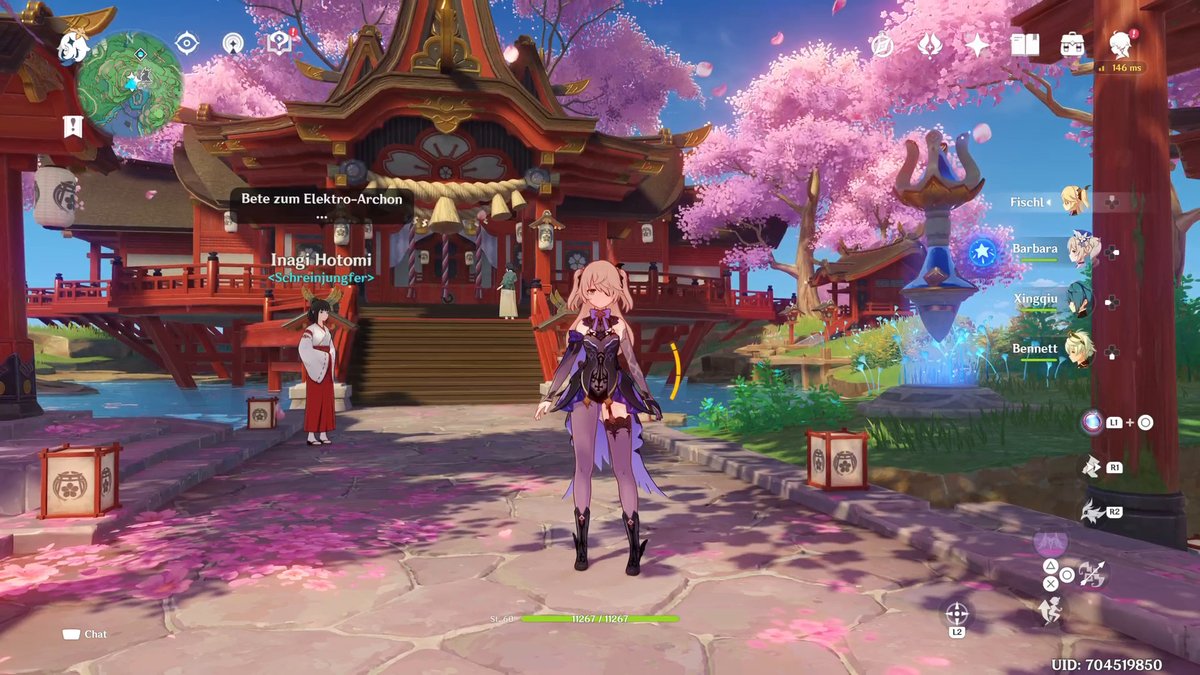The height and width of the screenshot is (675, 1200).
Task: Open the tutorial book with question mark
Action: [280, 43]
